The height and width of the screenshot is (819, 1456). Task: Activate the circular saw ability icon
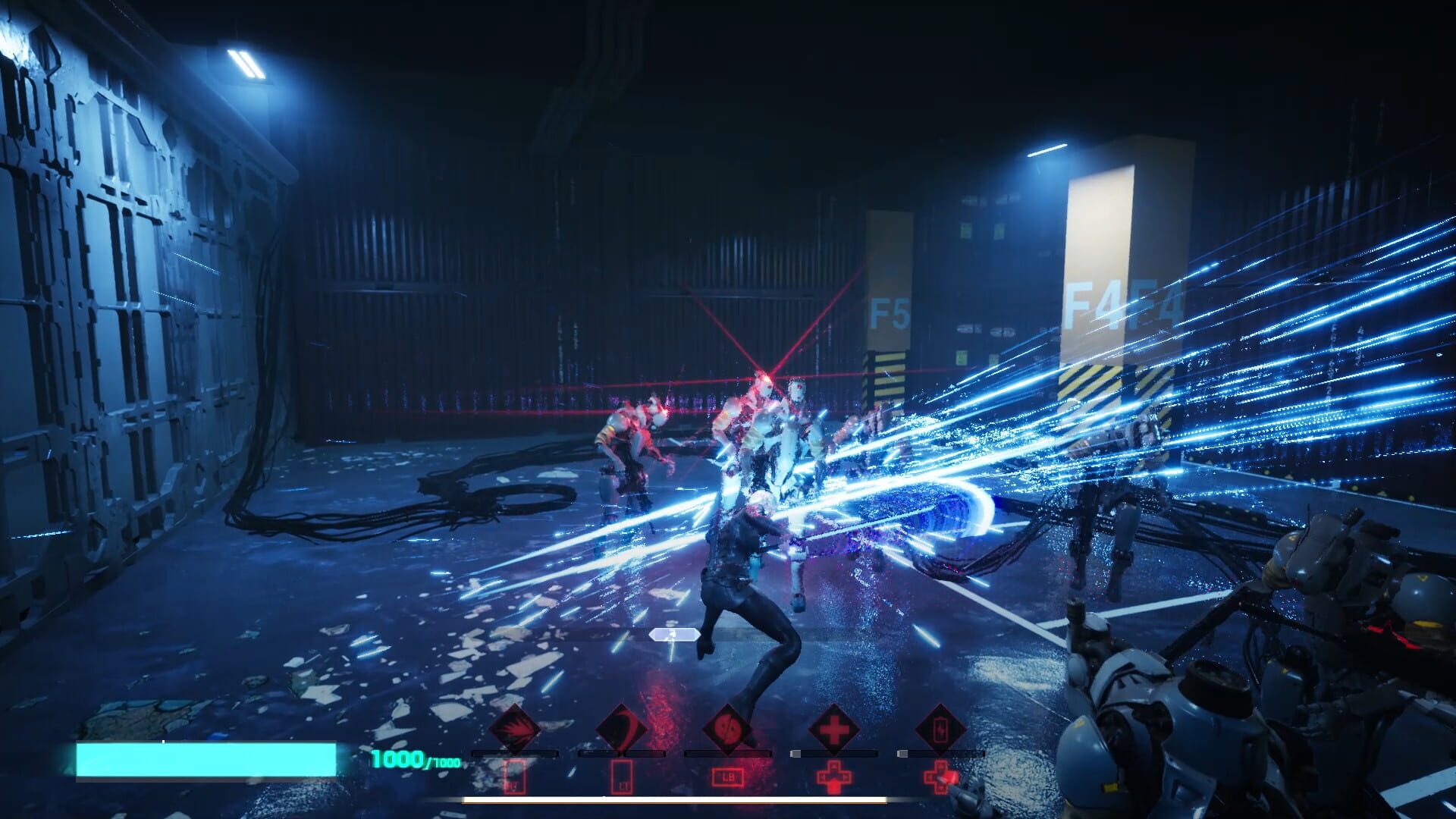[727, 730]
